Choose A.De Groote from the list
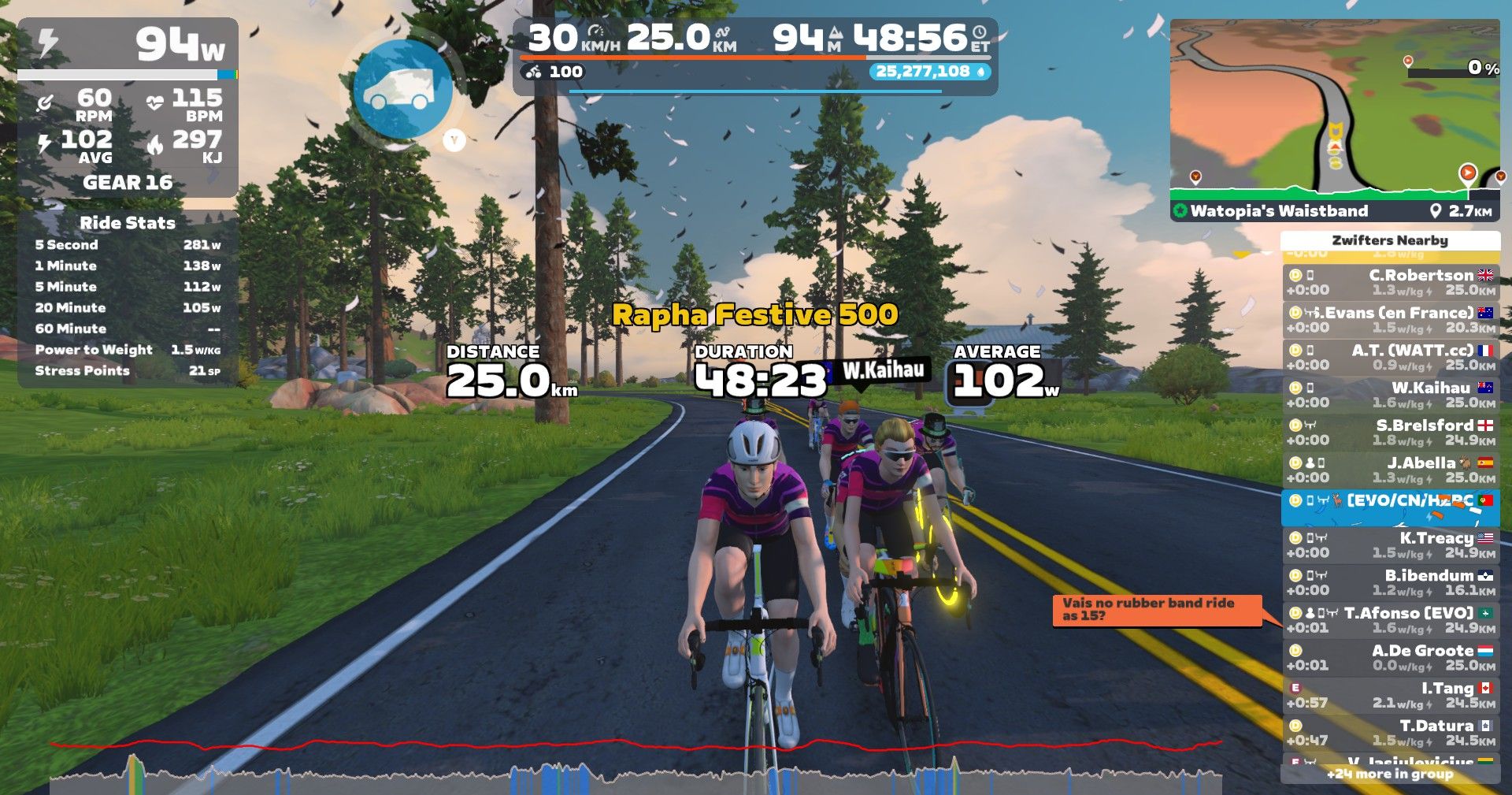This screenshot has height=795, width=1512. (1391, 657)
